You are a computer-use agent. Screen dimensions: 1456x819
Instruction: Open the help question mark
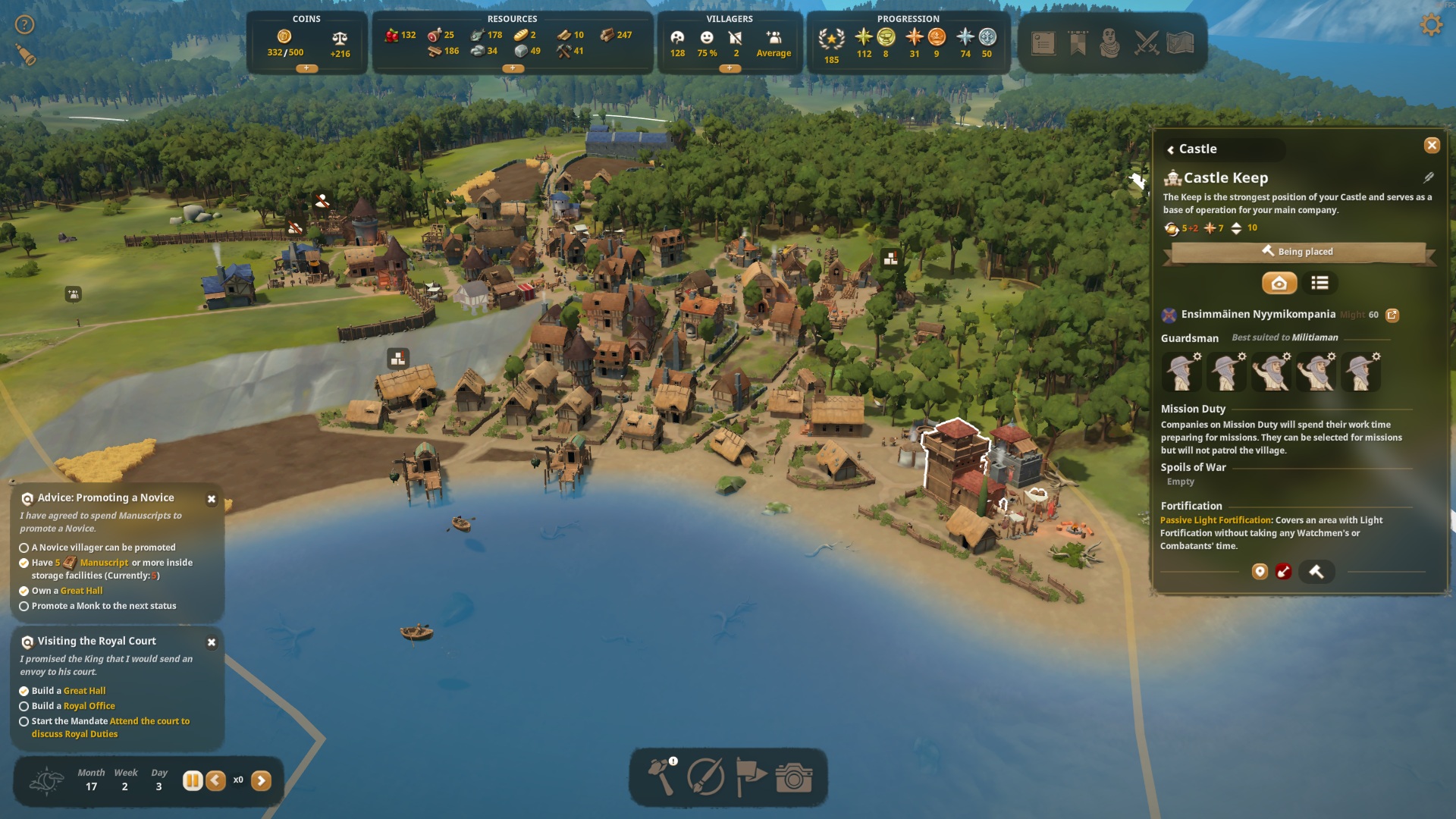click(x=25, y=25)
